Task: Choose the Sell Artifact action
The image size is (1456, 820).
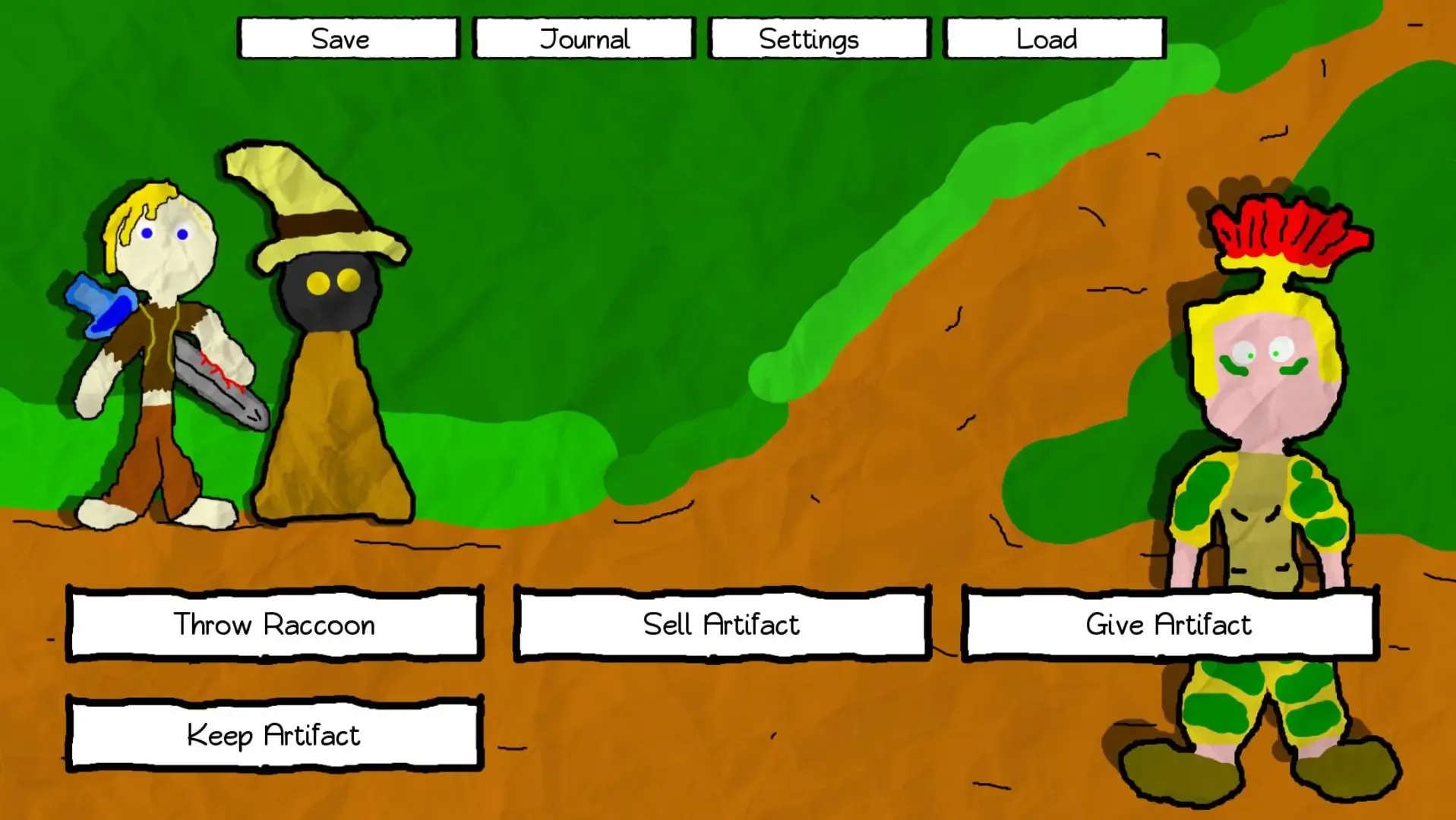Action: tap(721, 624)
